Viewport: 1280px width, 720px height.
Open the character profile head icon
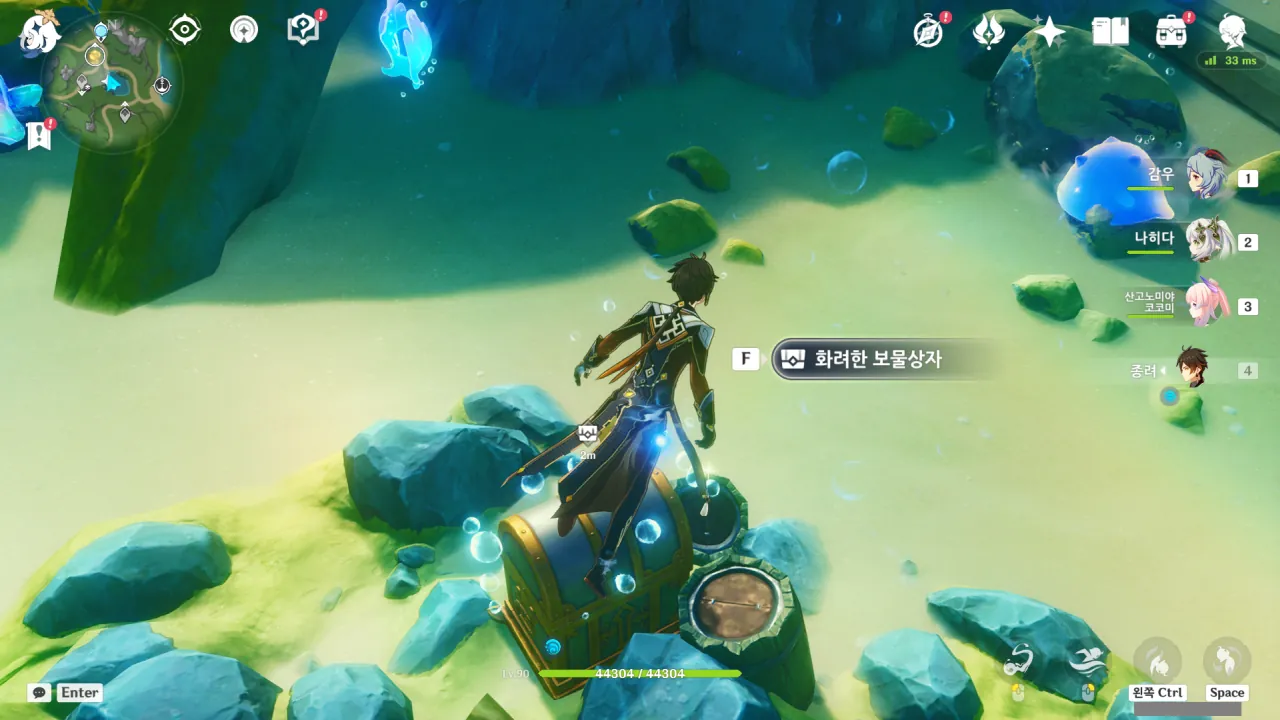(x=1232, y=32)
